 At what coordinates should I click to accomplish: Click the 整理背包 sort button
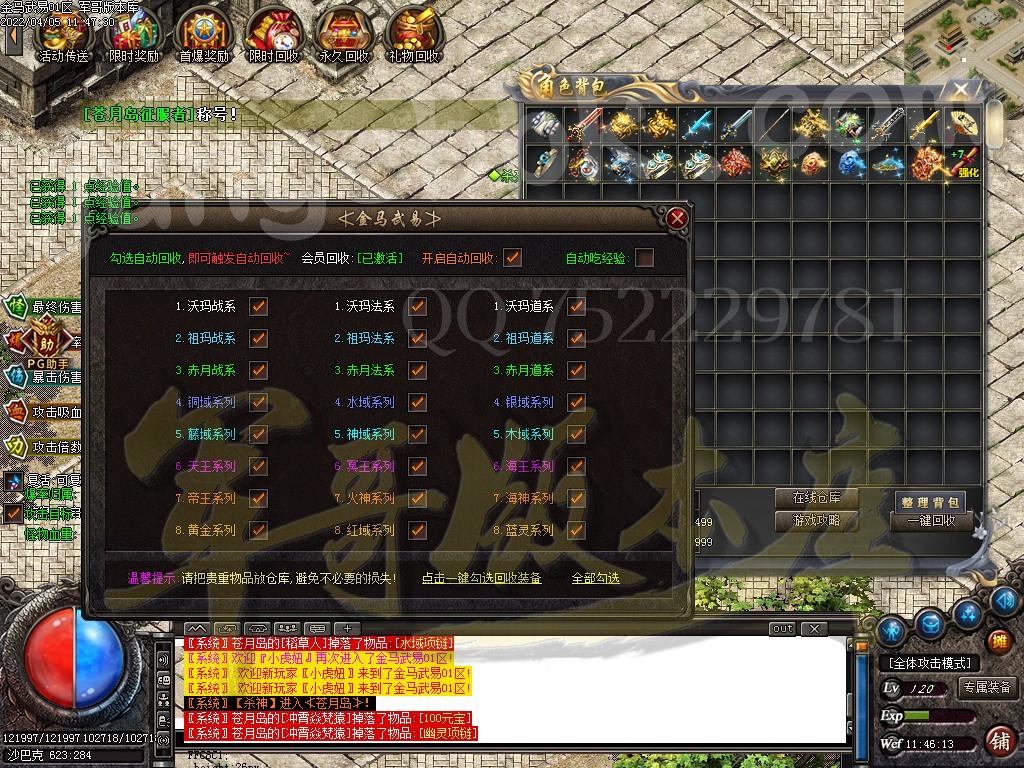pos(930,502)
